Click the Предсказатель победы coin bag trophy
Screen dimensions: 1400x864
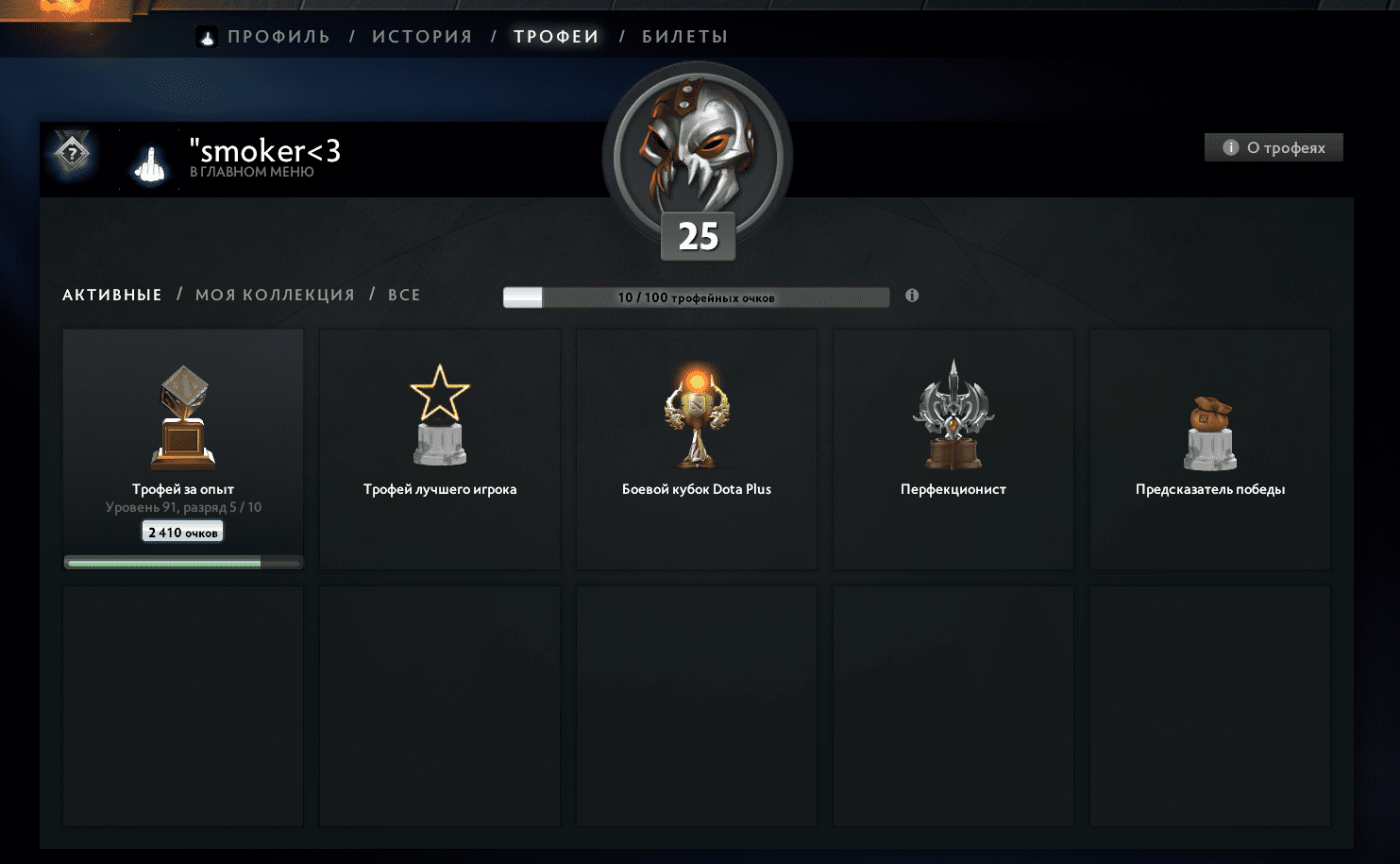pyautogui.click(x=1209, y=415)
